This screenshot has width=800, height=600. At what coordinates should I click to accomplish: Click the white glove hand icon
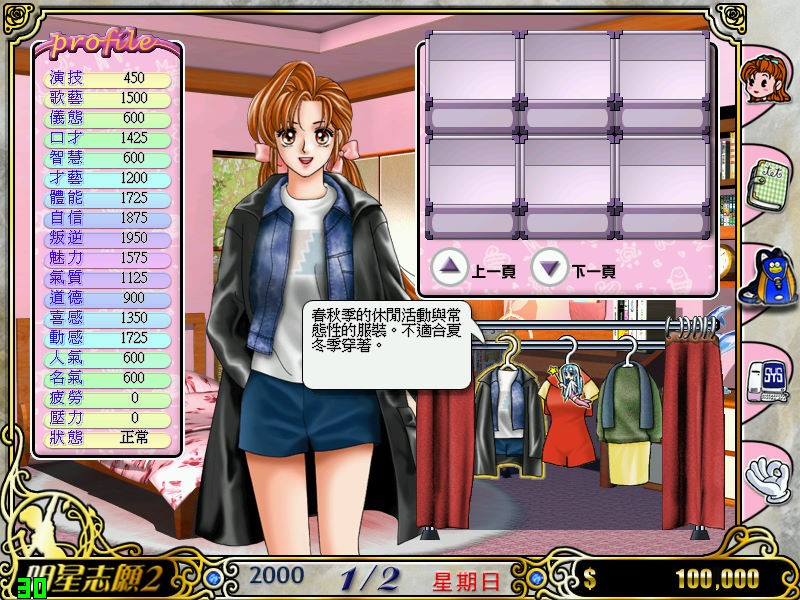click(x=768, y=473)
